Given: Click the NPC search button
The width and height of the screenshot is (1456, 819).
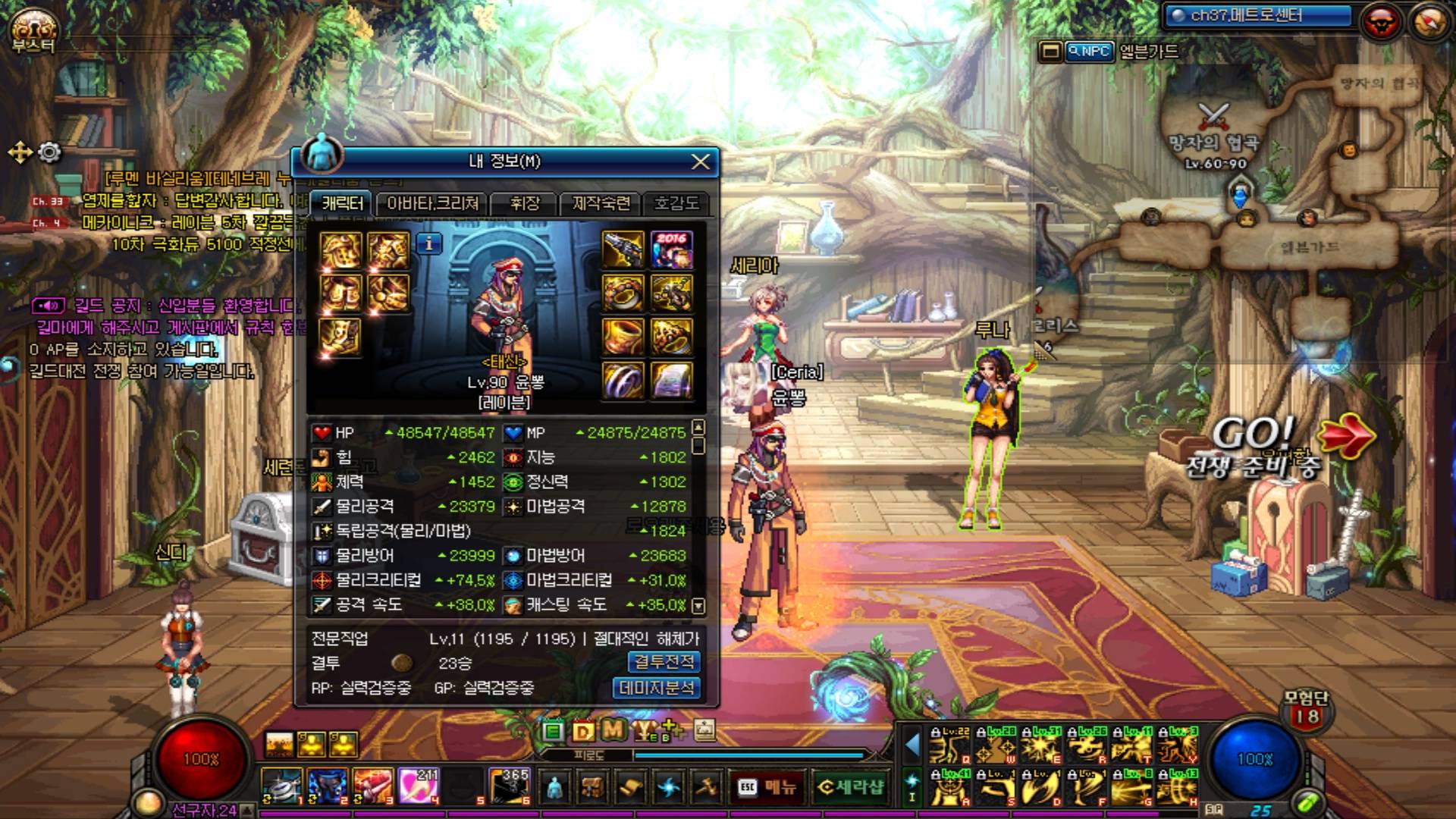Looking at the screenshot, I should tap(1090, 52).
